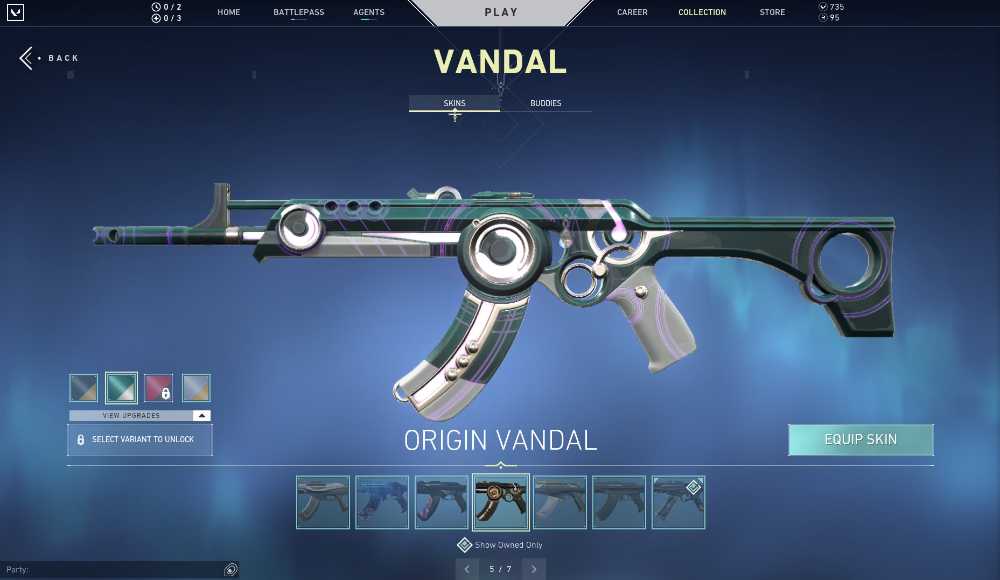Screen dimensions: 1000x580
Task: Switch to the Buddies tab
Action: tap(545, 103)
